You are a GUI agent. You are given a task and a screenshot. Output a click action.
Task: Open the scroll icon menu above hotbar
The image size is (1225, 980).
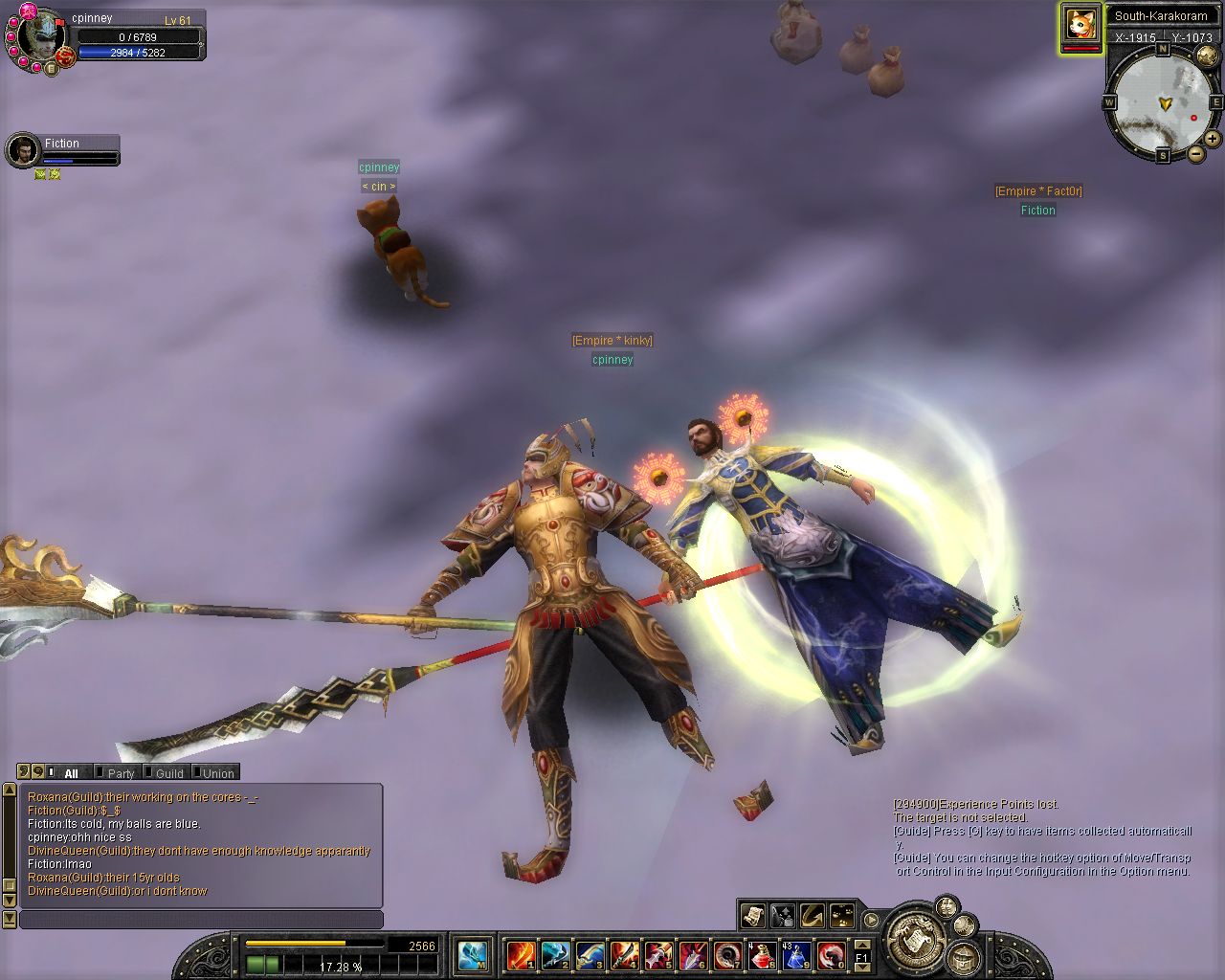(x=751, y=916)
